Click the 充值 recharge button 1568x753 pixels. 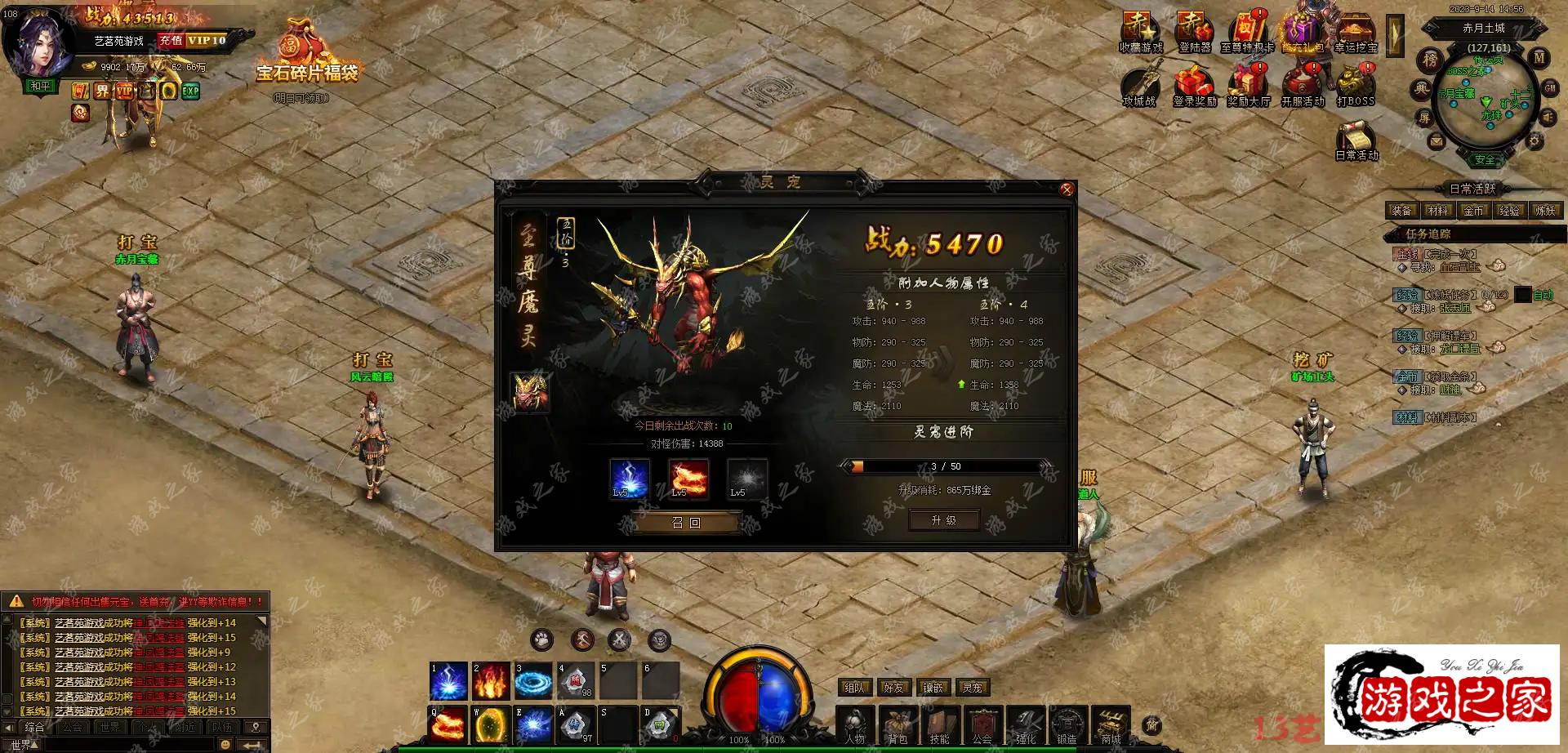[171, 40]
